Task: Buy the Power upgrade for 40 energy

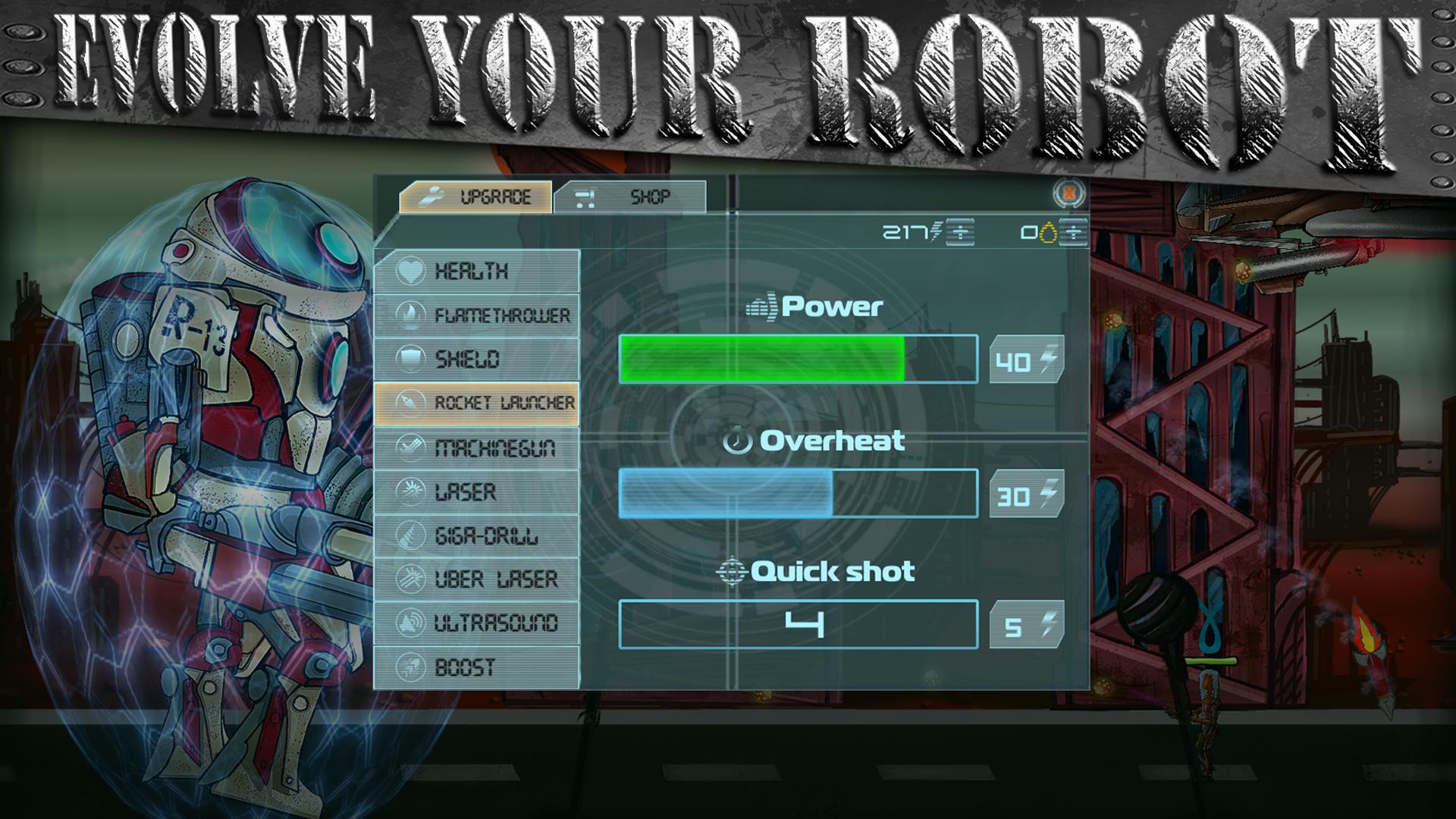Action: pyautogui.click(x=1025, y=360)
